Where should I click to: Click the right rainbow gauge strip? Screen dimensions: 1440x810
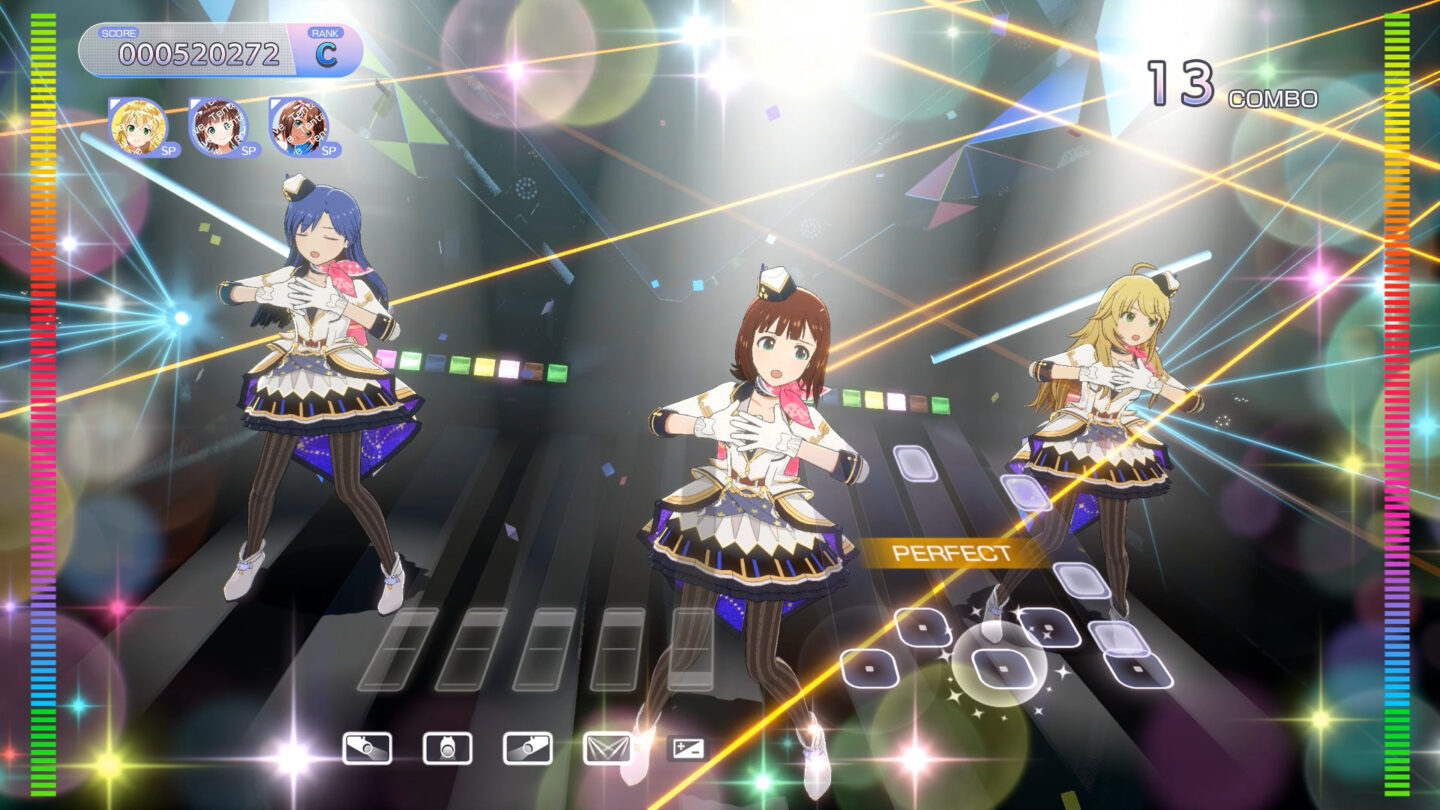1400,400
